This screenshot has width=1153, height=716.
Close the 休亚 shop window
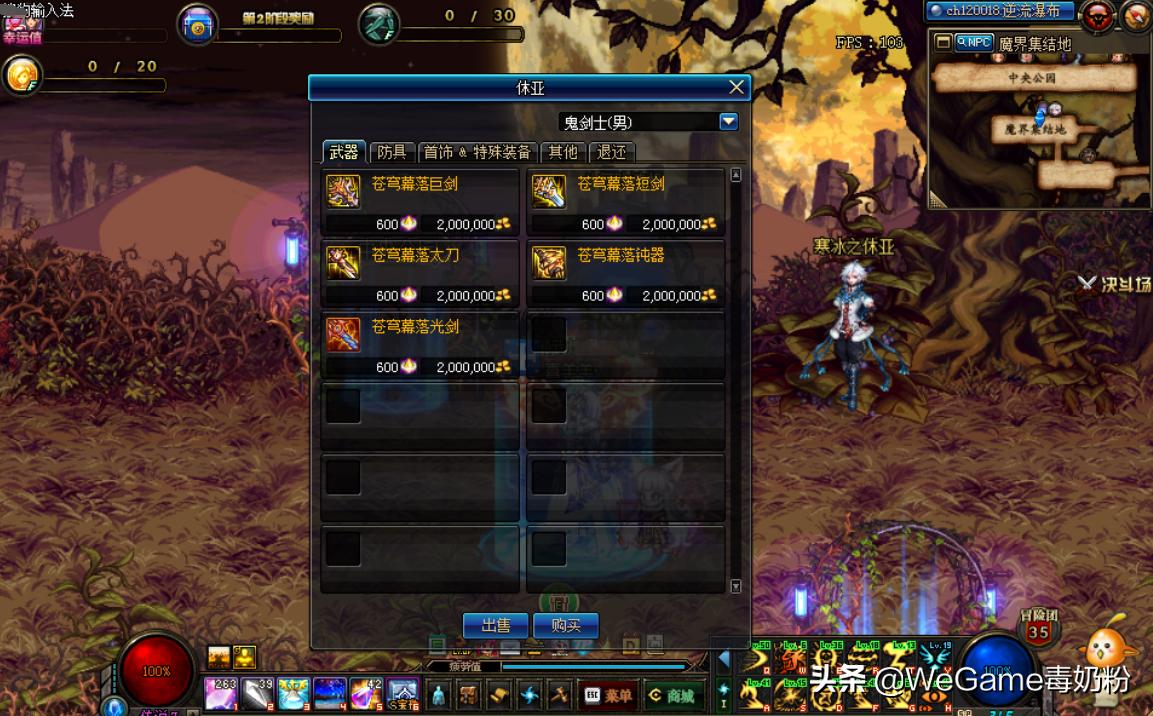(x=736, y=88)
